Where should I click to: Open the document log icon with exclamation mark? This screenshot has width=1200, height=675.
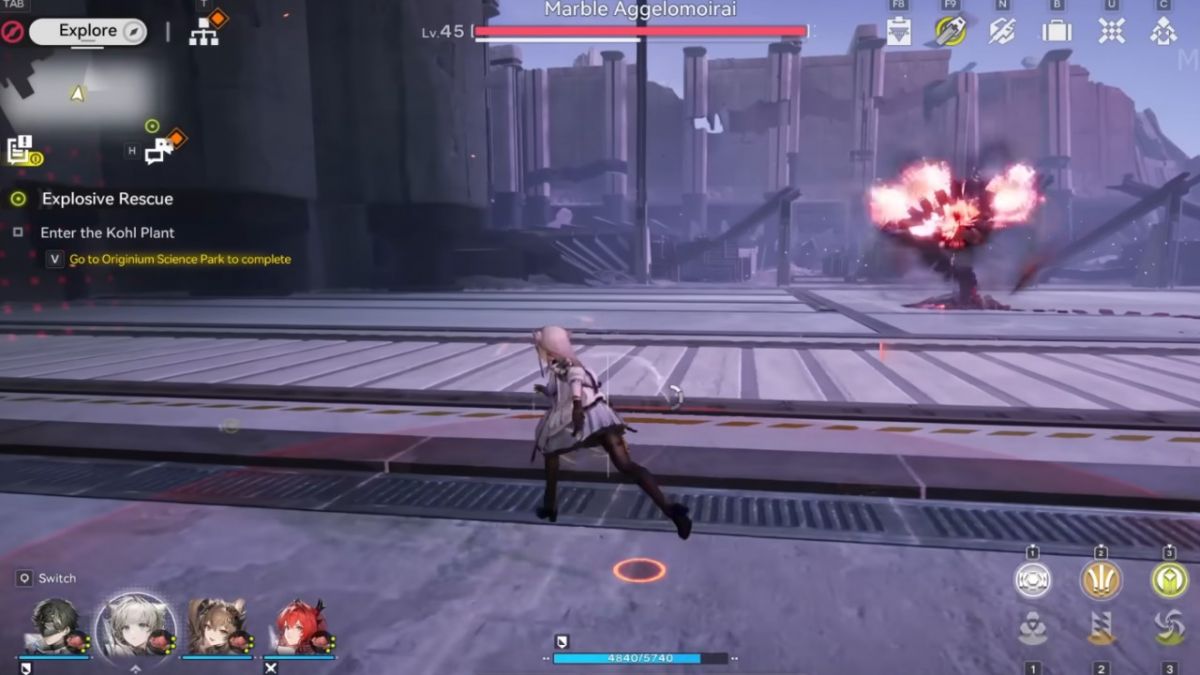click(x=21, y=150)
